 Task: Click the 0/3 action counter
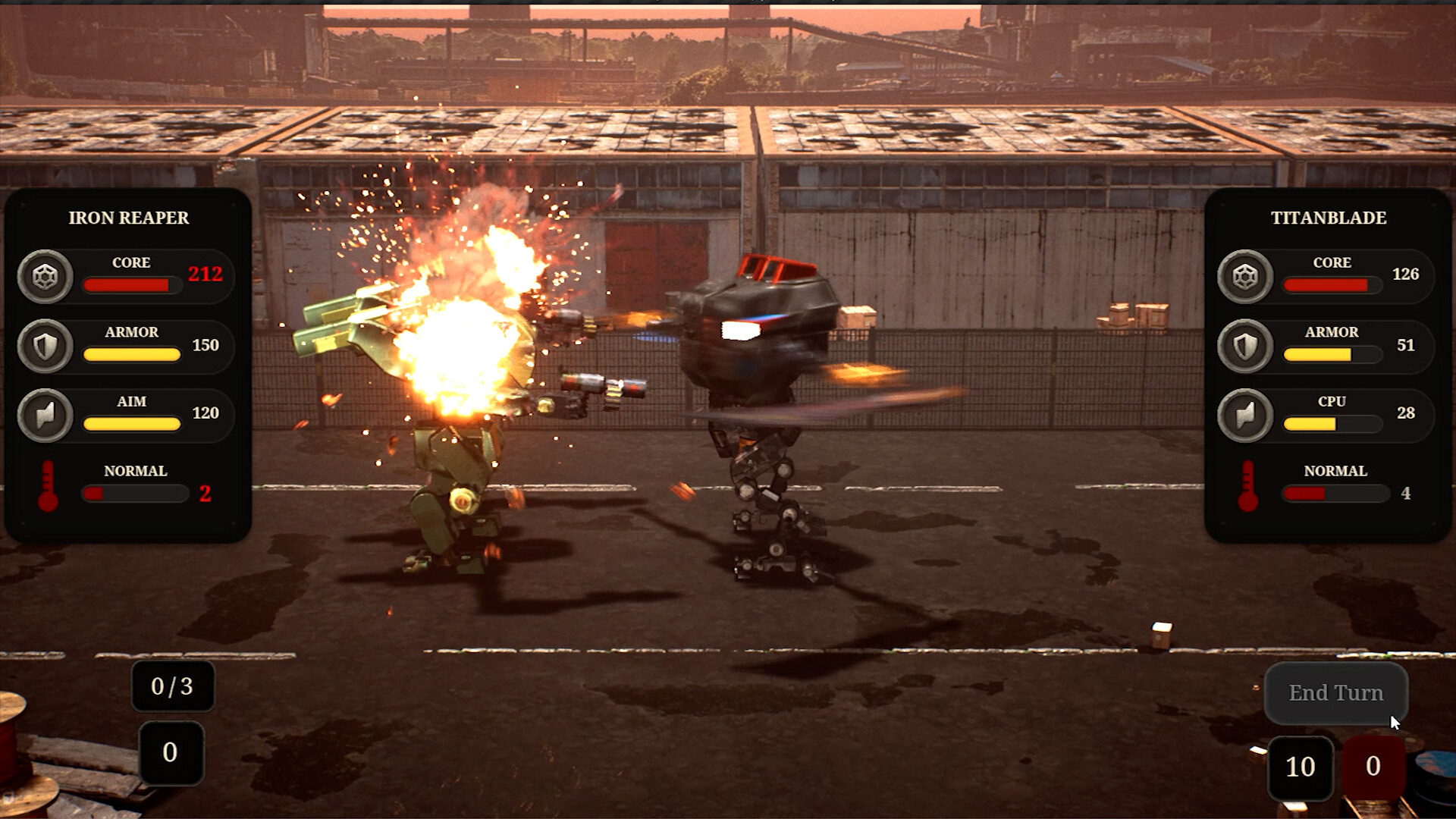(172, 687)
